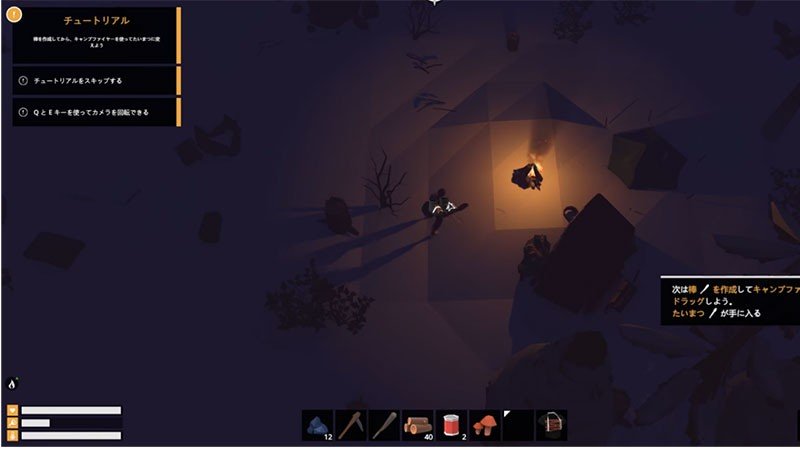The width and height of the screenshot is (800, 450).
Task: Open the backpack icon beside the hotbar
Action: point(551,425)
